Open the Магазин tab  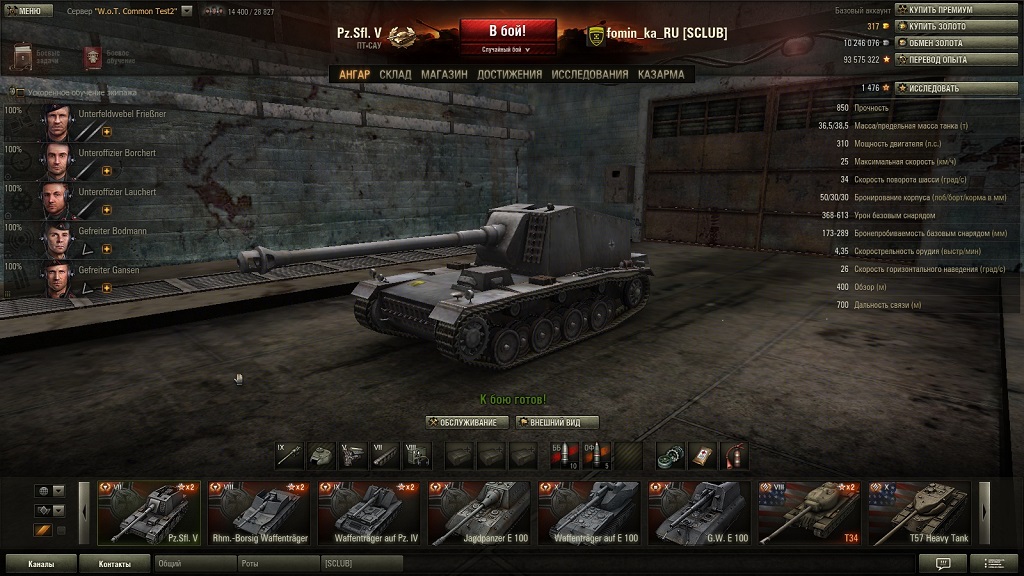(x=444, y=74)
